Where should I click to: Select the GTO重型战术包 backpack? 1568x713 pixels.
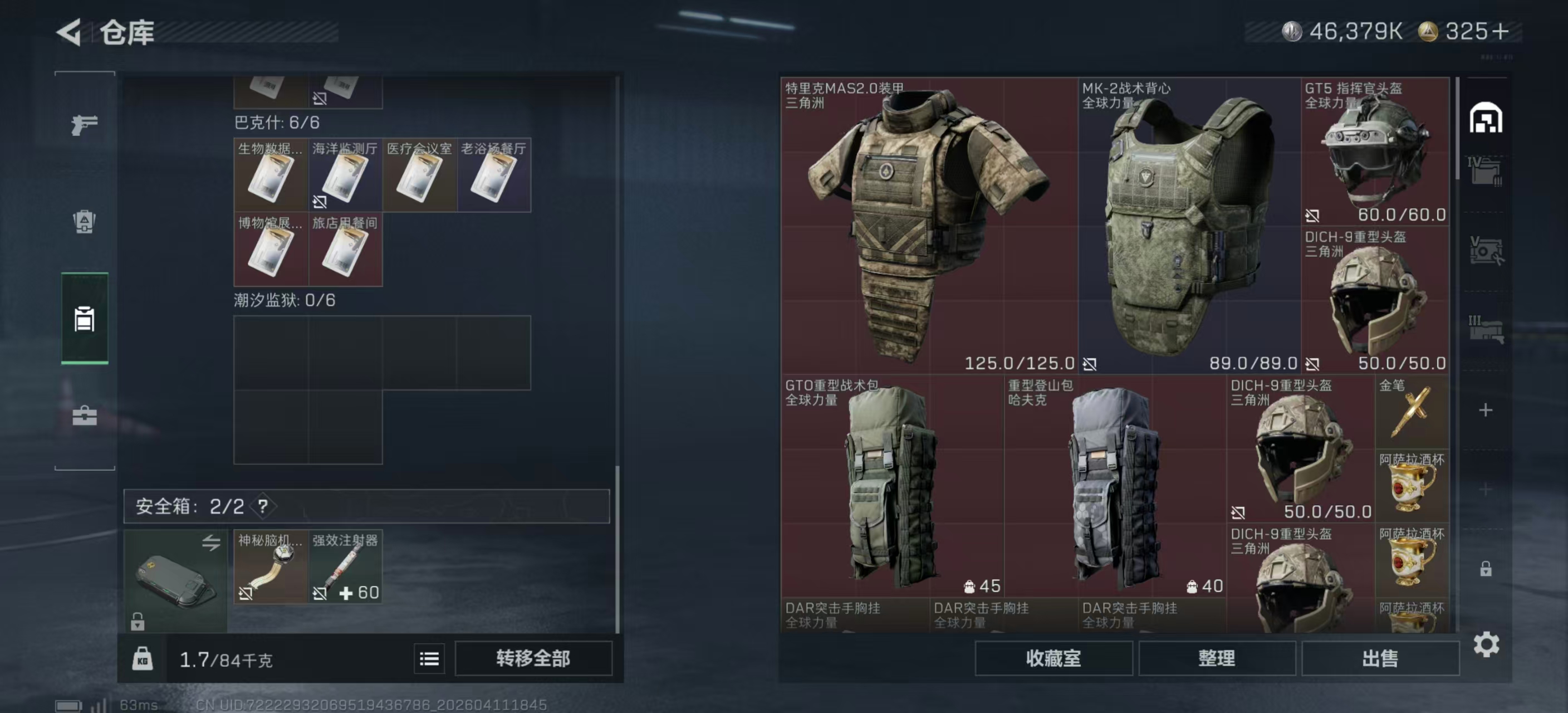coord(891,486)
